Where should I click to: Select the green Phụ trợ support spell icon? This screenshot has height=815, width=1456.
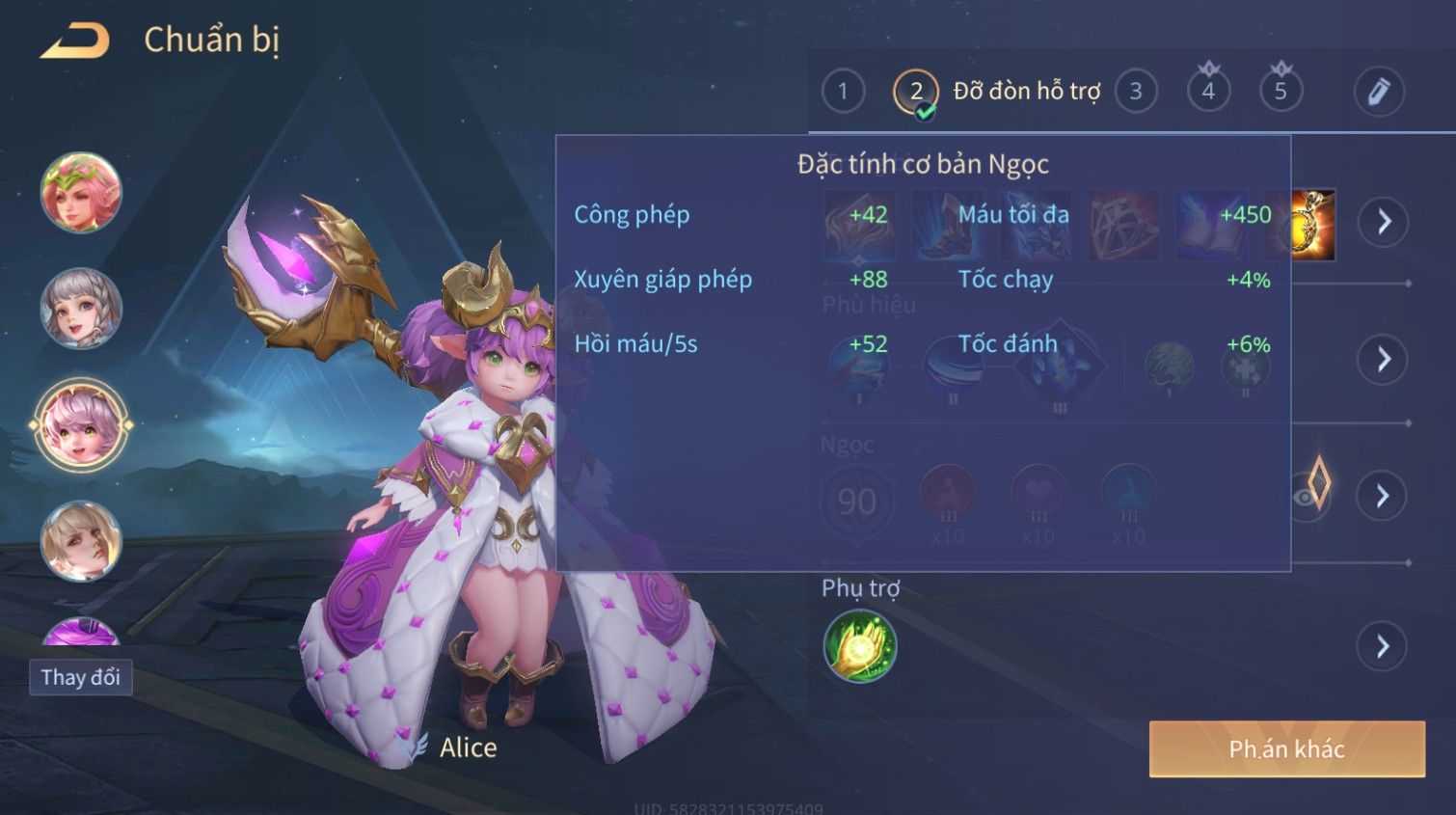[x=860, y=646]
